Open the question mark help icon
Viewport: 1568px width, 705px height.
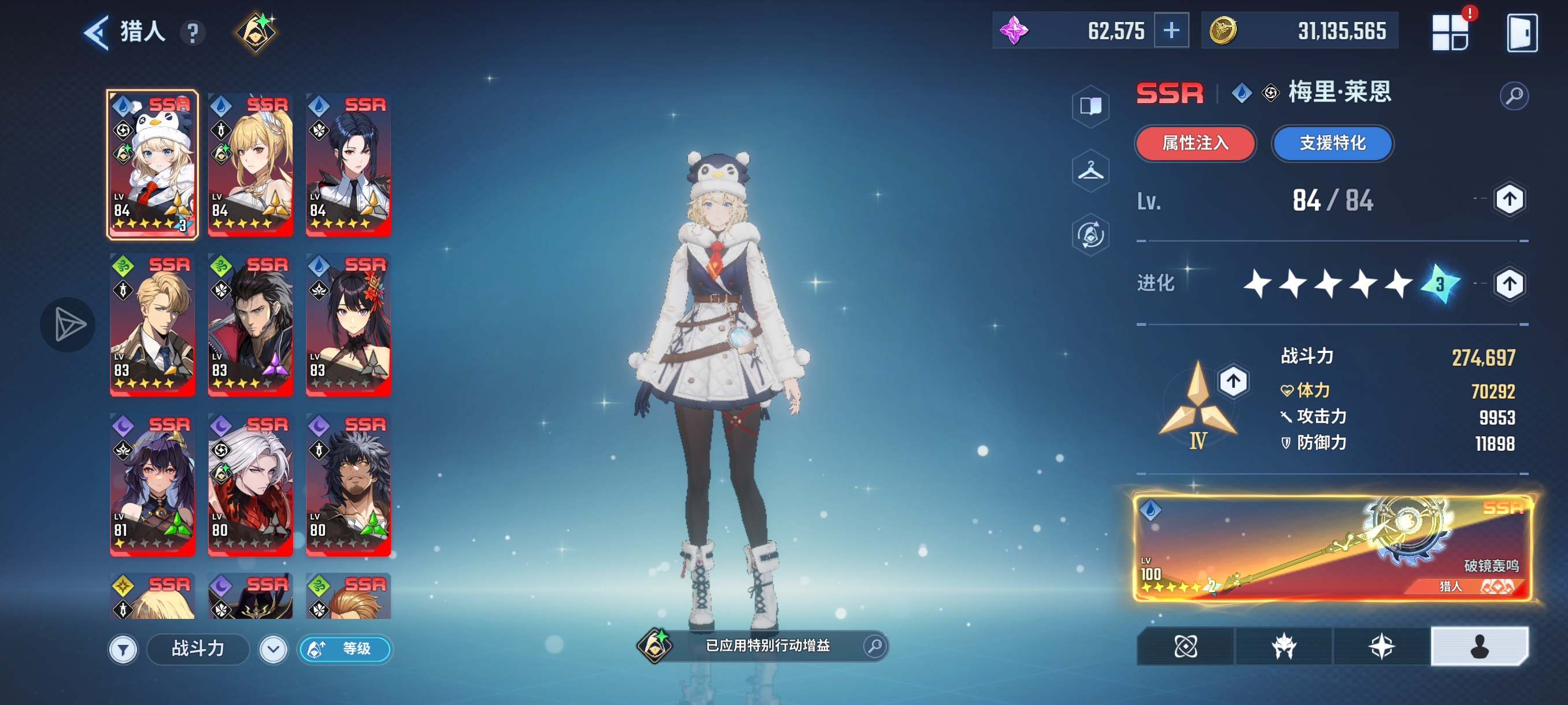tap(193, 33)
